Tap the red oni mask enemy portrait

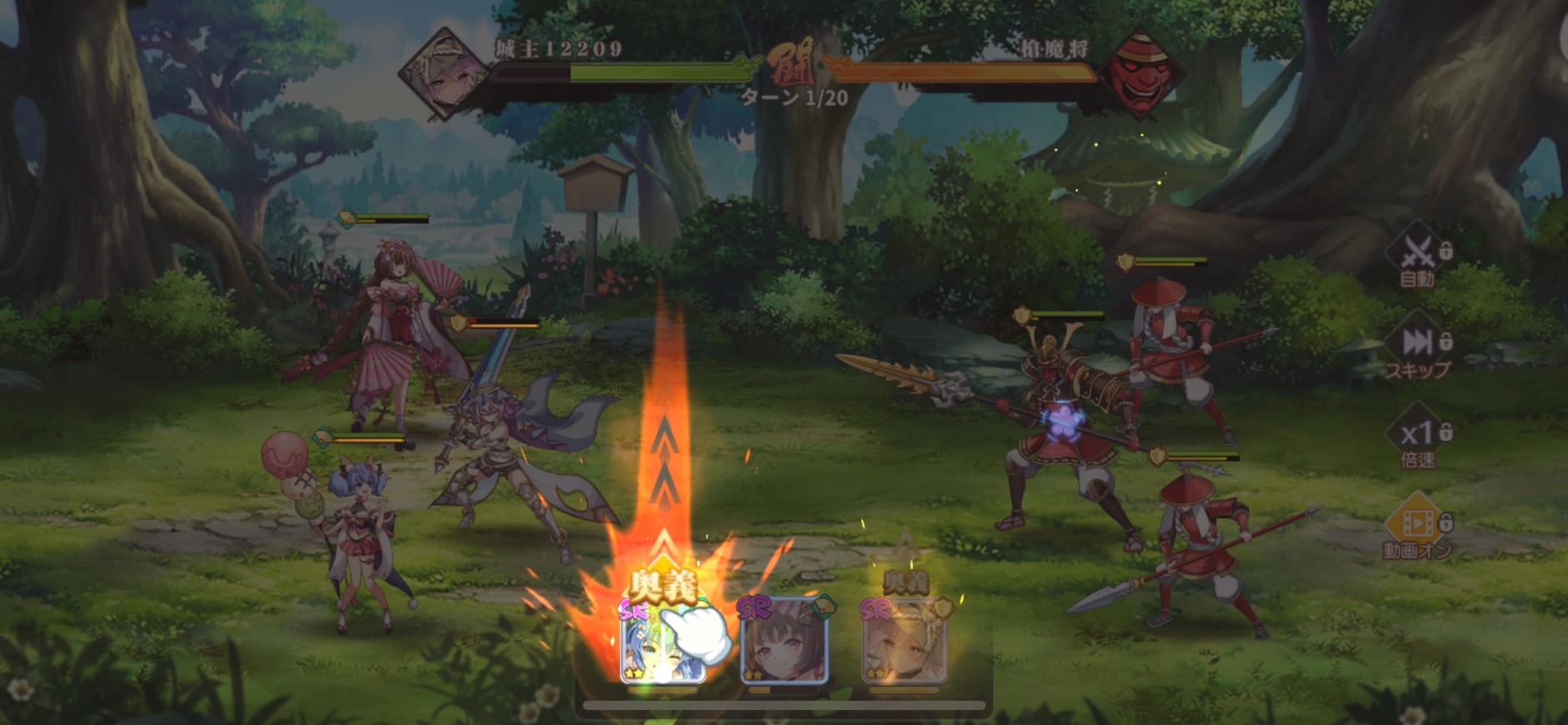point(1138,73)
